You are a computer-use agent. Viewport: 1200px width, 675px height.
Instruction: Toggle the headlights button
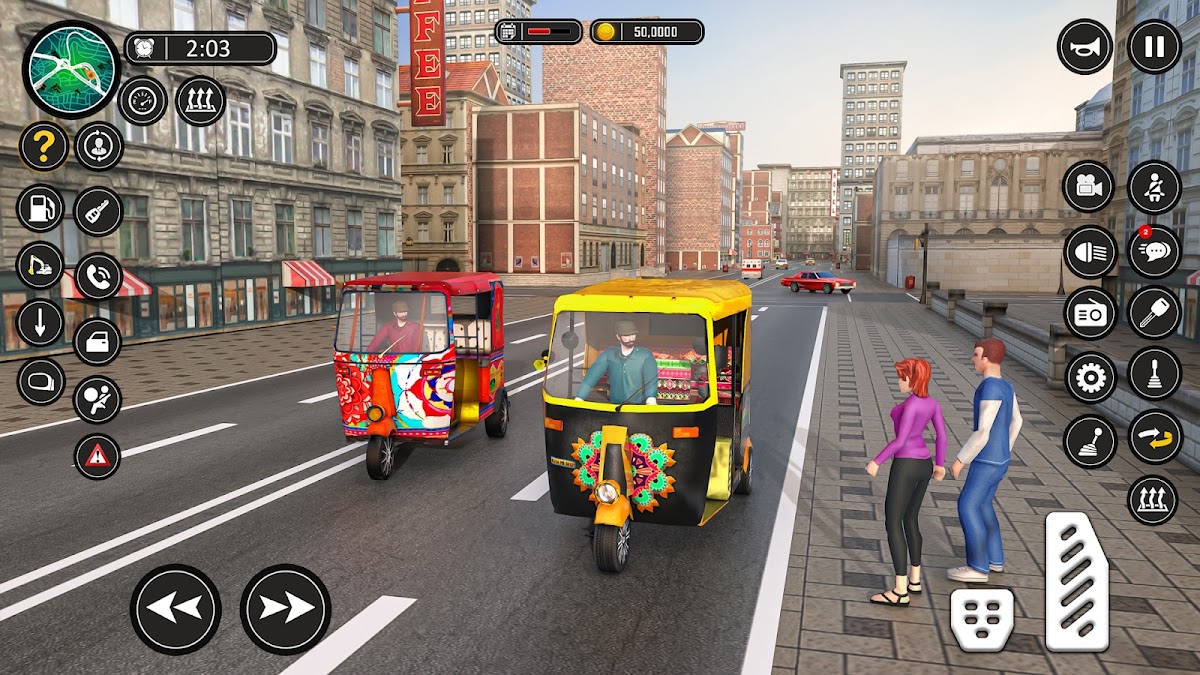click(x=1089, y=251)
